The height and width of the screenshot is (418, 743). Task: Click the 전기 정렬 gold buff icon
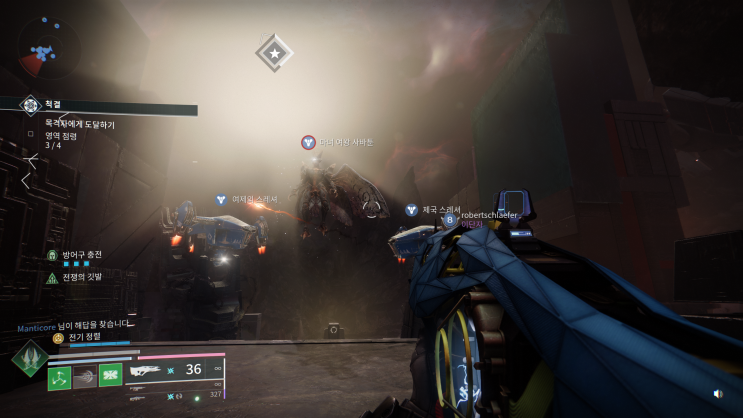[x=59, y=339]
